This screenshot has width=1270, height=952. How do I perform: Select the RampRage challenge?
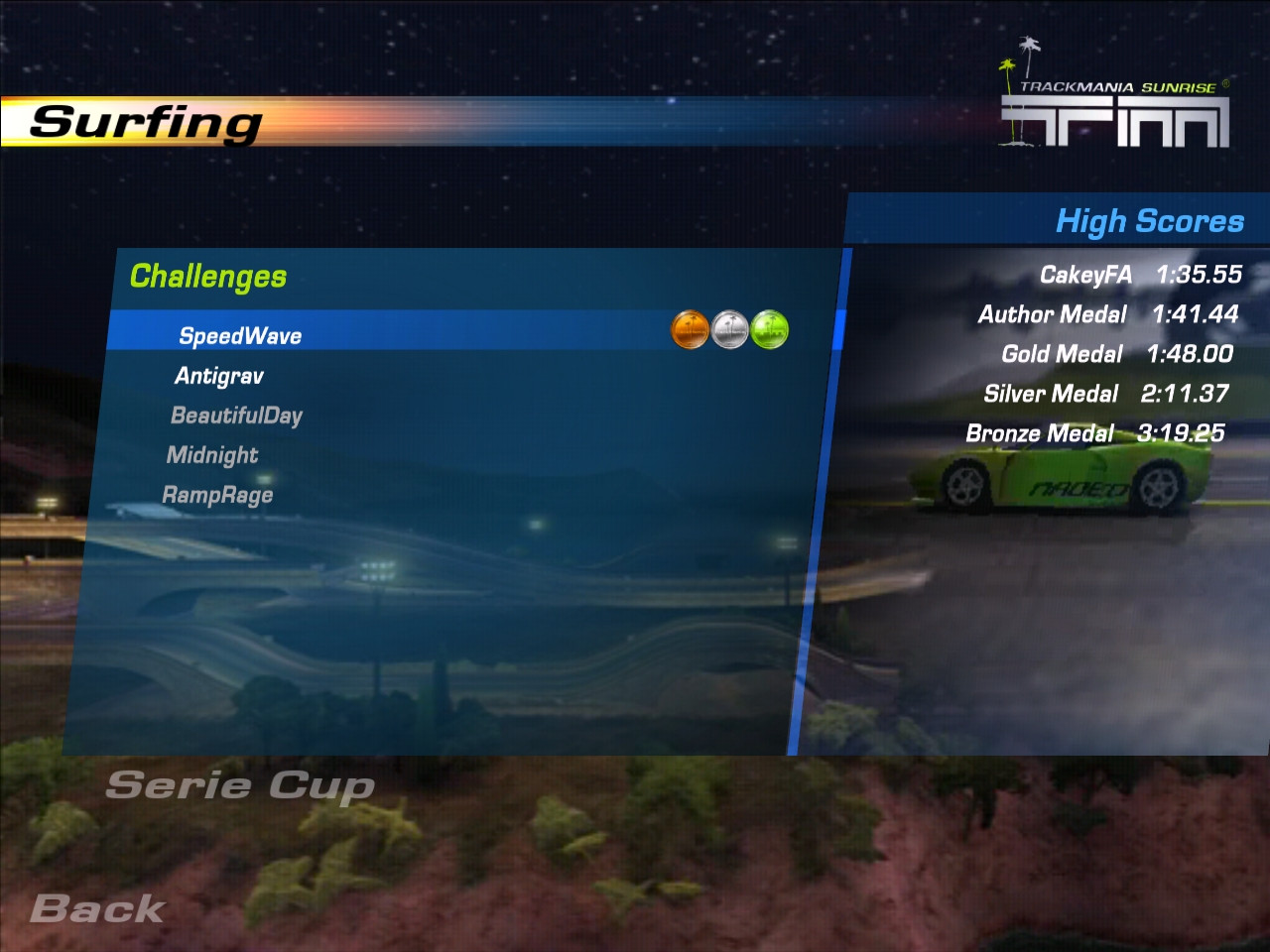217,495
